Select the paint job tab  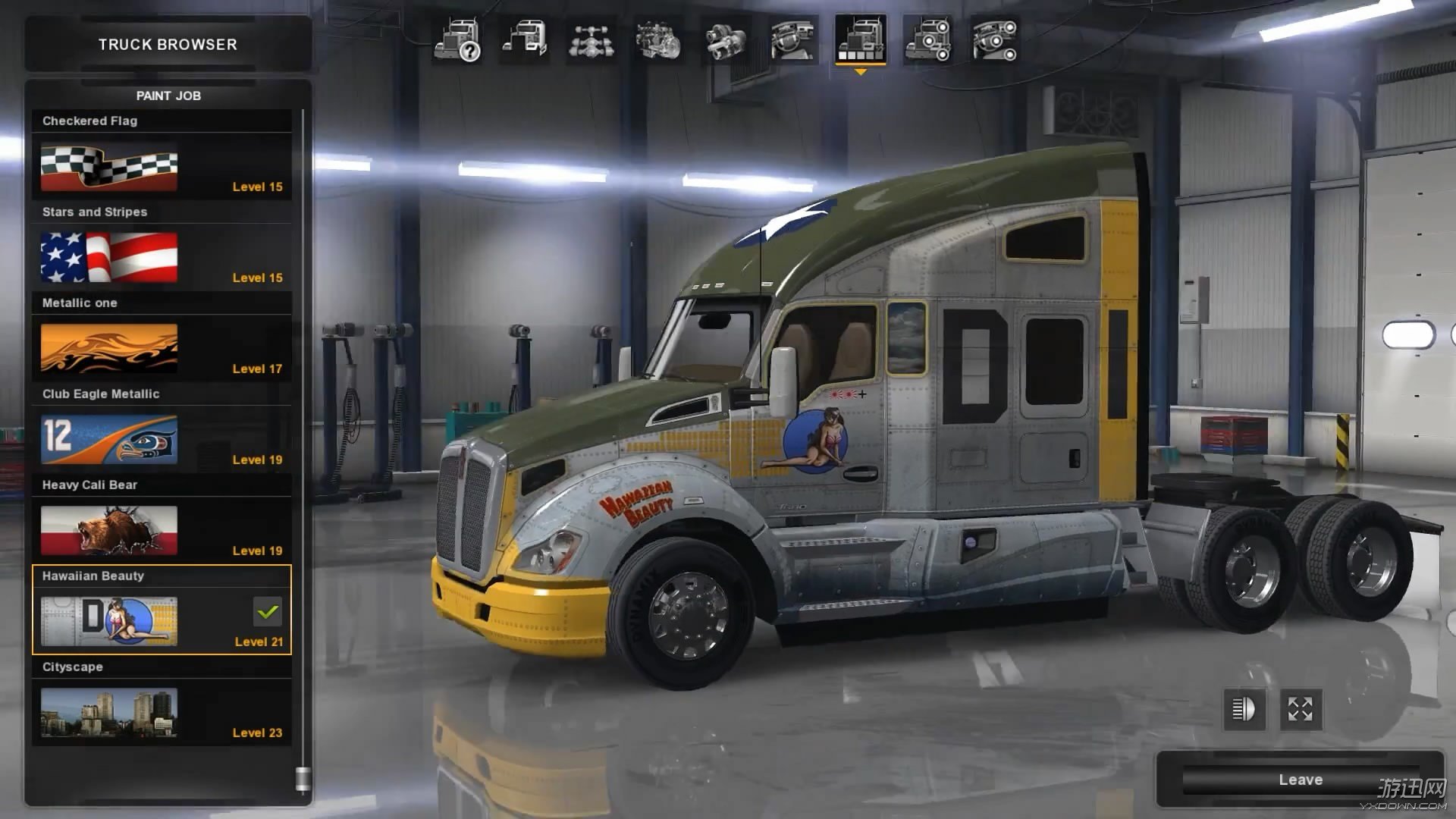tap(860, 40)
